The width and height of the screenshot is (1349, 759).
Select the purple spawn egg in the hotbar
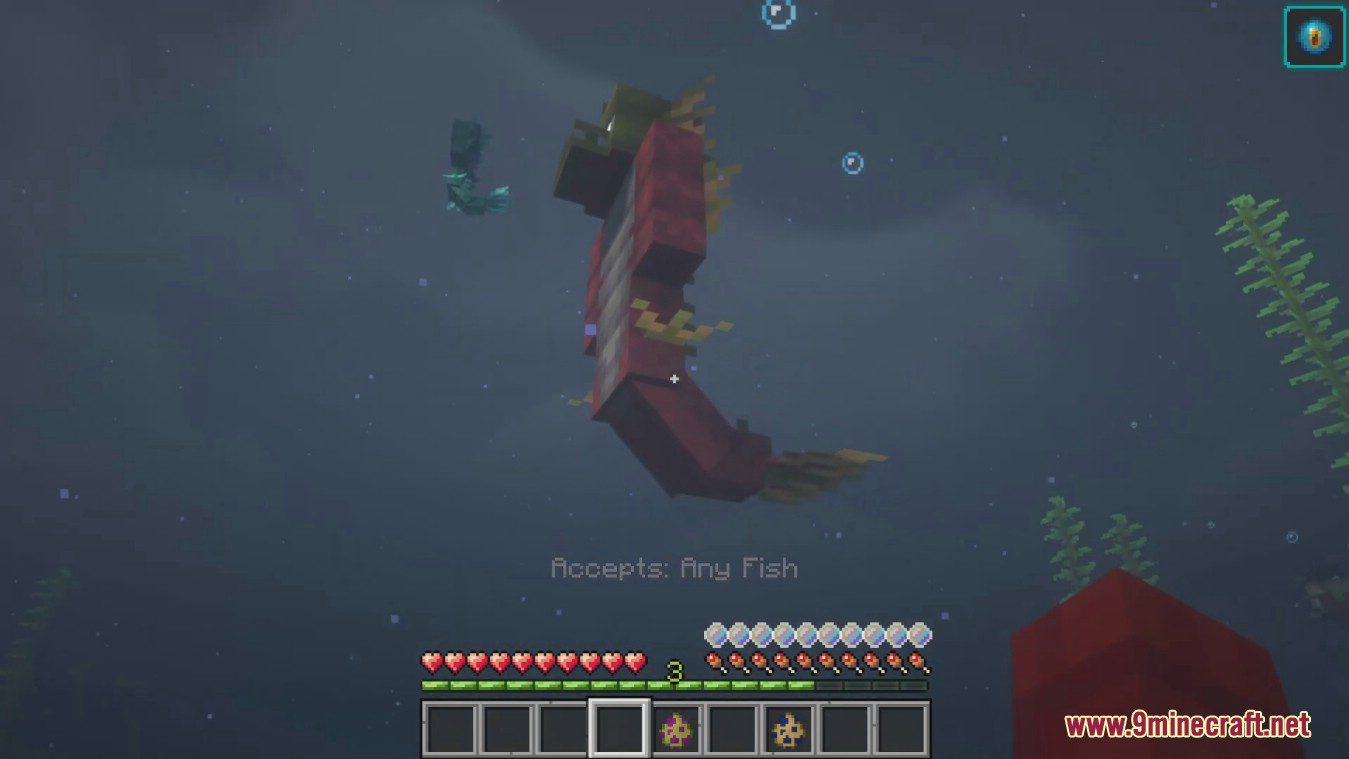[677, 731]
